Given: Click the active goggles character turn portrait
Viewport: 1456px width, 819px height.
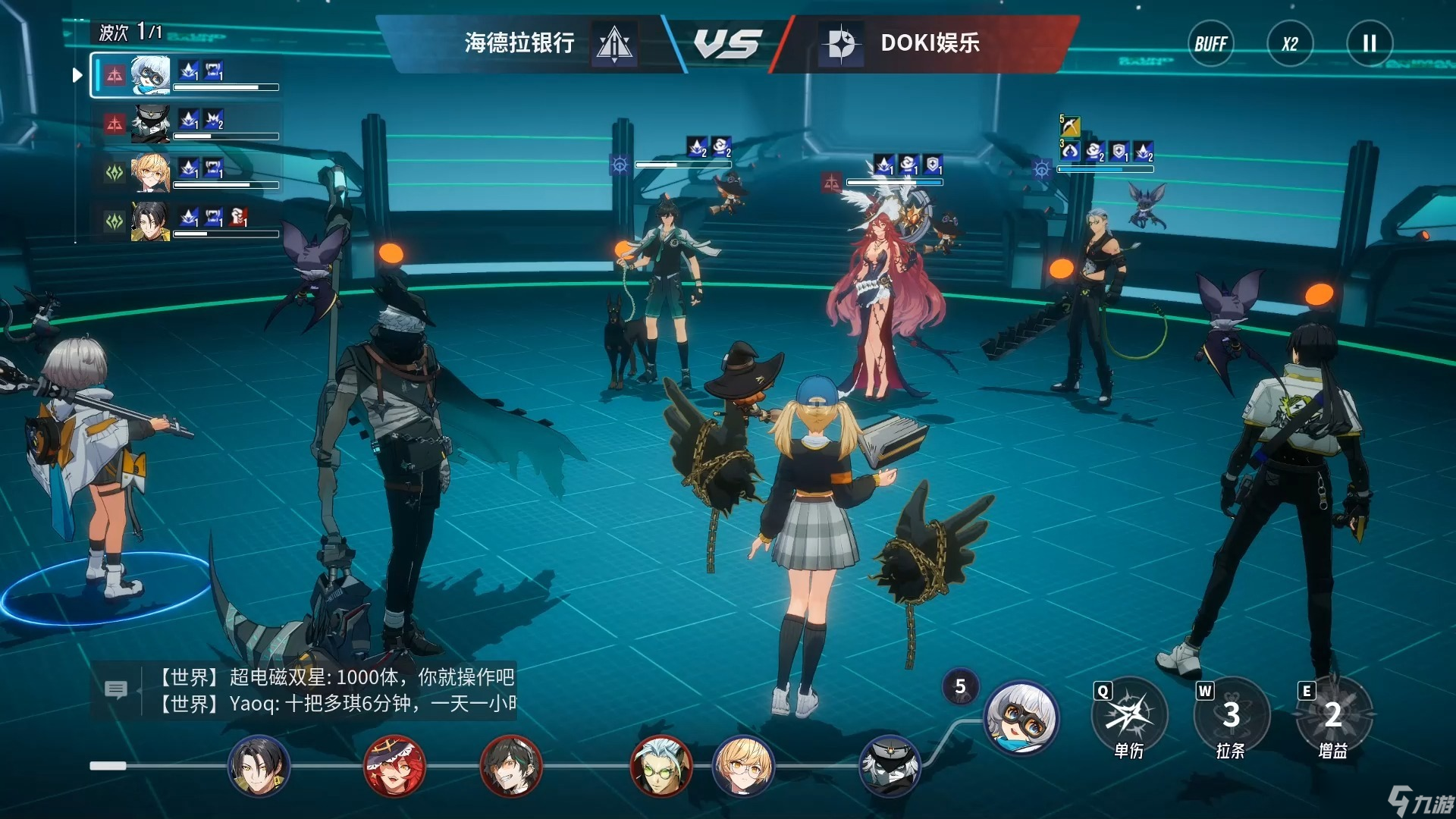Looking at the screenshot, I should click(x=1021, y=717).
